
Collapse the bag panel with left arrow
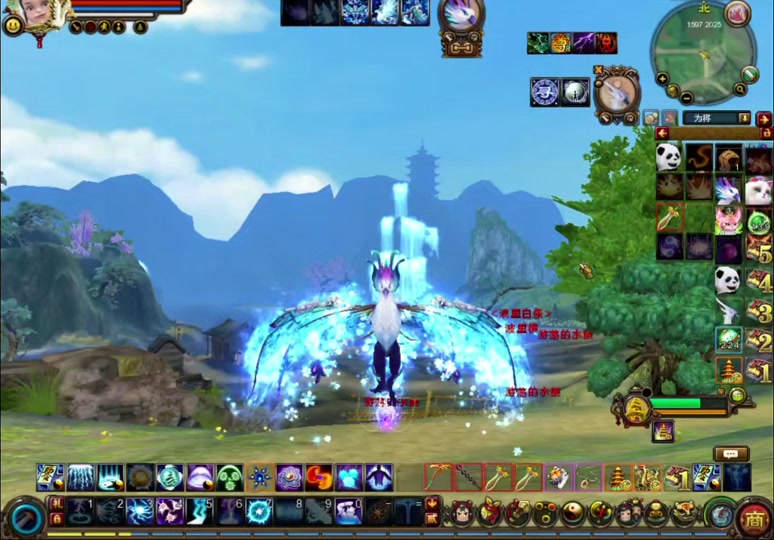662,133
